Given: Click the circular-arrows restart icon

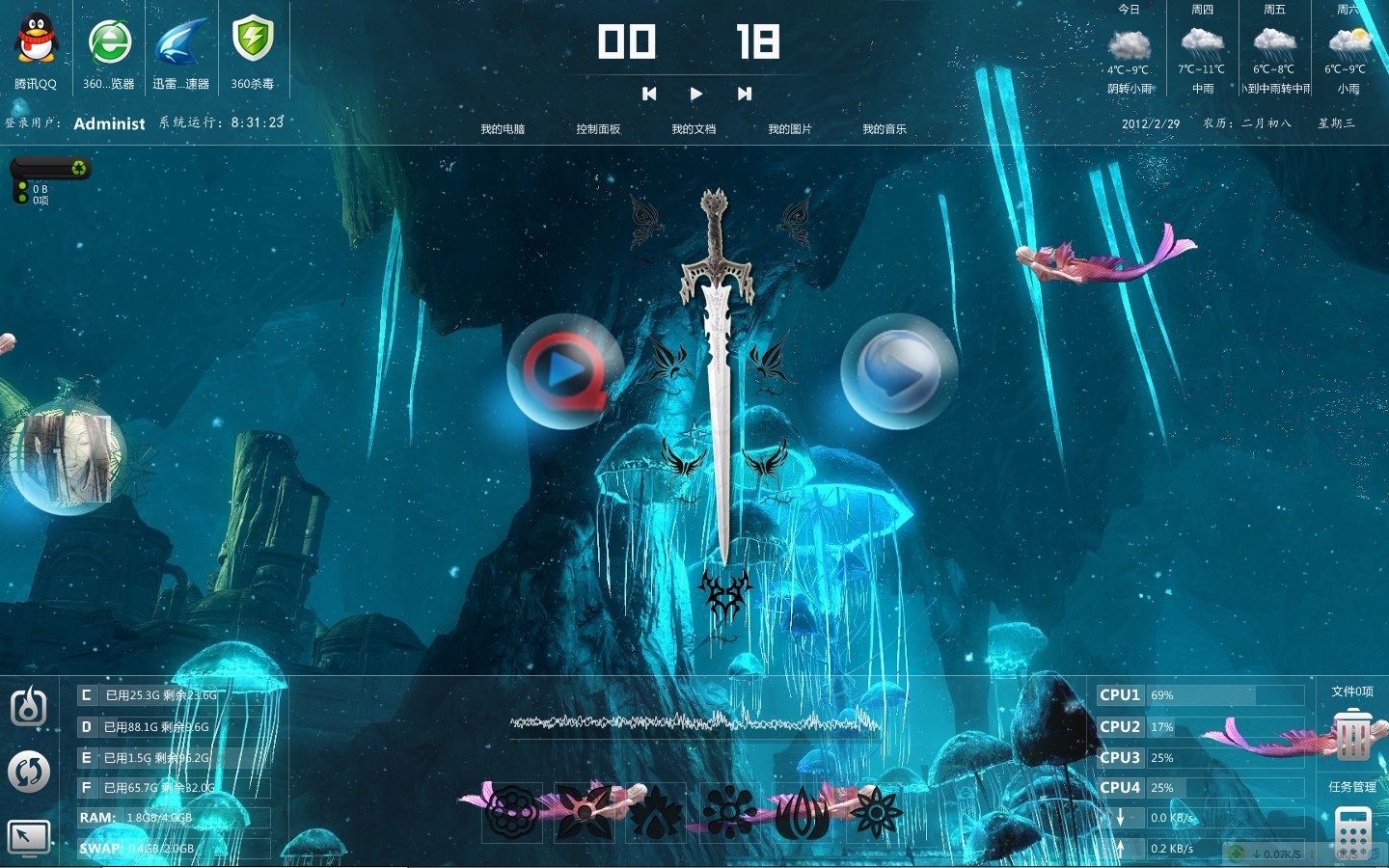Looking at the screenshot, I should coord(29,772).
